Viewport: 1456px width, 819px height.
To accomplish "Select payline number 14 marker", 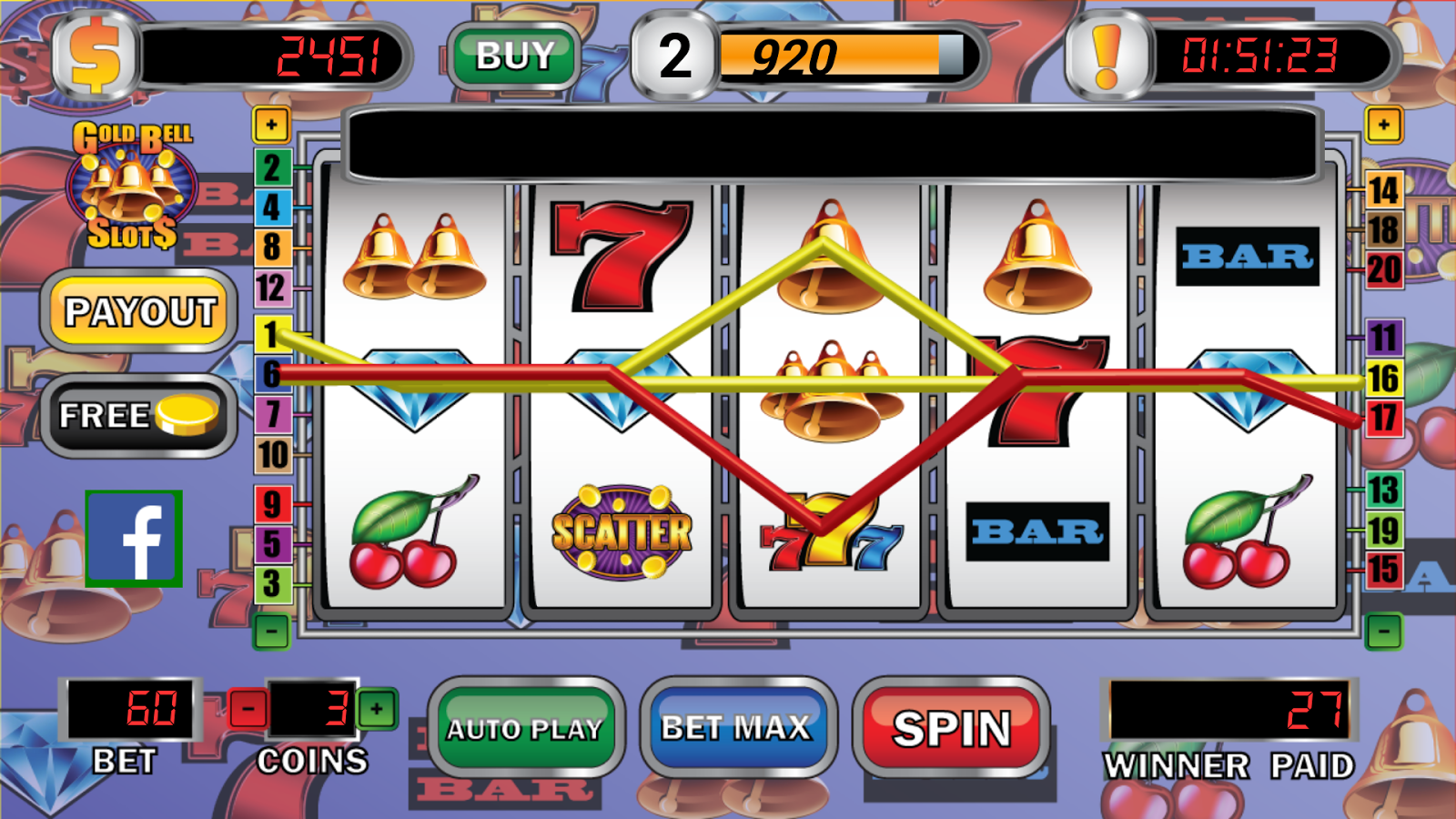I will 1383,191.
